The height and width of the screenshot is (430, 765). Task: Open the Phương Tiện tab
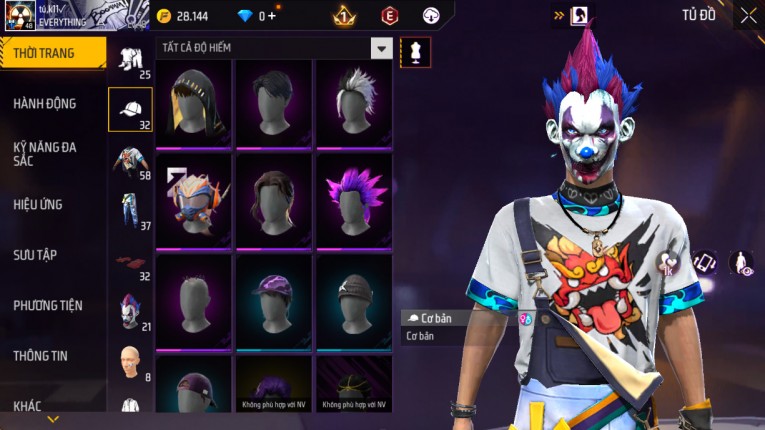(x=47, y=305)
